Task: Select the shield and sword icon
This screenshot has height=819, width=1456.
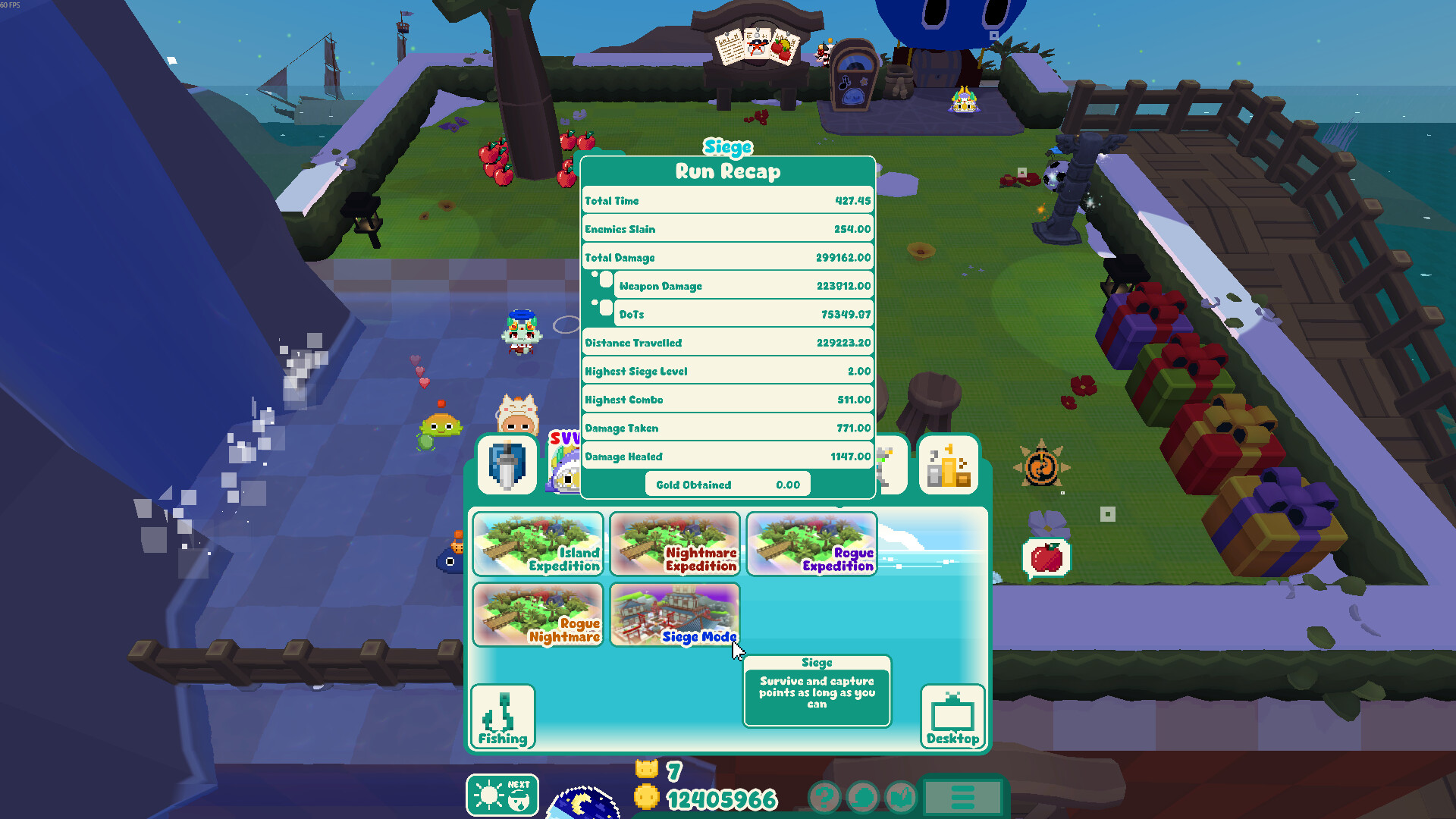Action: tap(506, 464)
